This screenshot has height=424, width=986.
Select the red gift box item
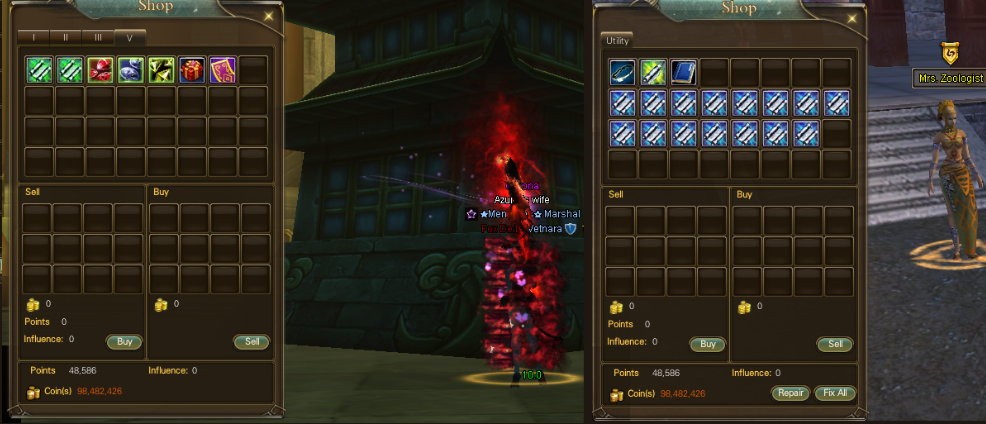pyautogui.click(x=192, y=70)
